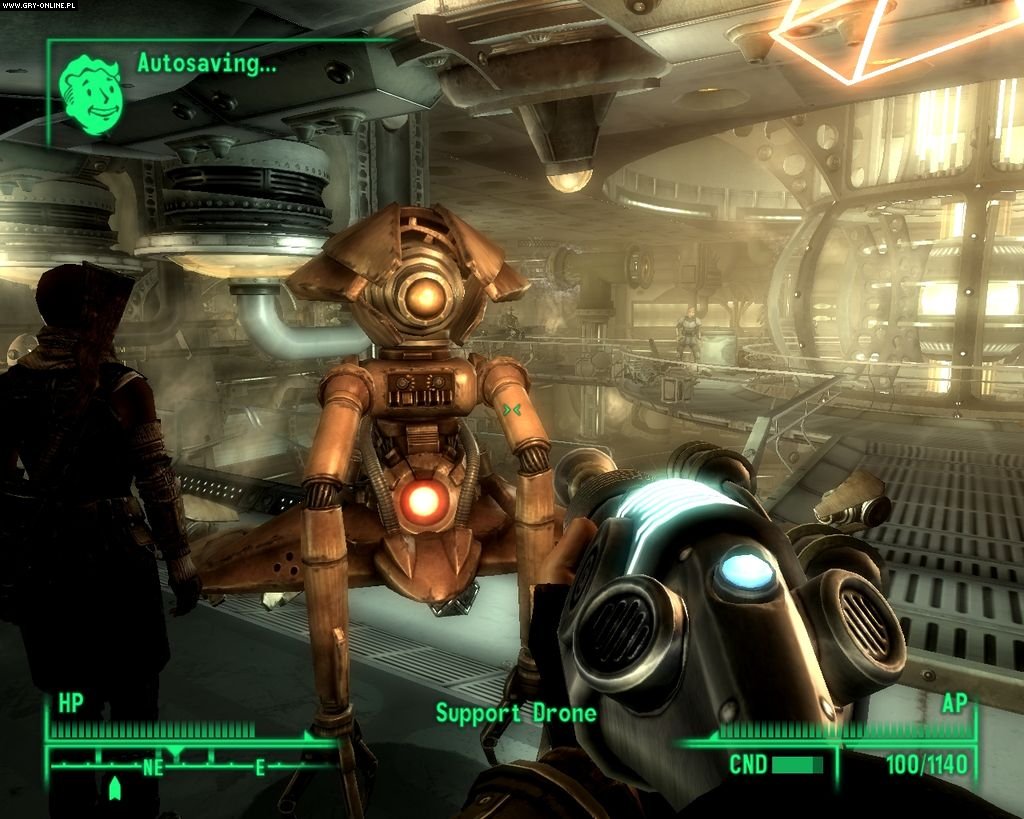Click the Vault Boy autosave icon
This screenshot has height=819, width=1024.
click(x=91, y=88)
